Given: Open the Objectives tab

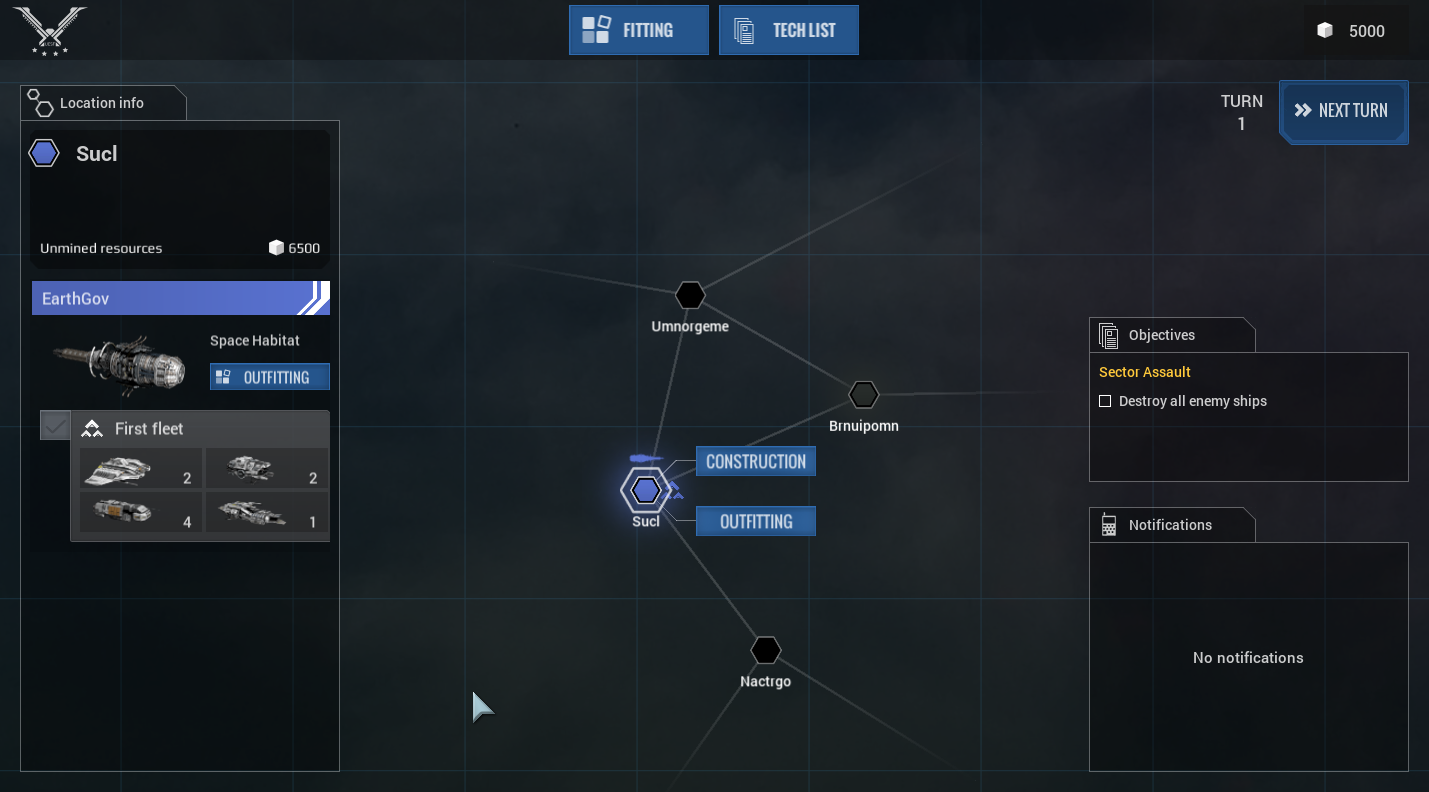Looking at the screenshot, I should (x=1161, y=335).
